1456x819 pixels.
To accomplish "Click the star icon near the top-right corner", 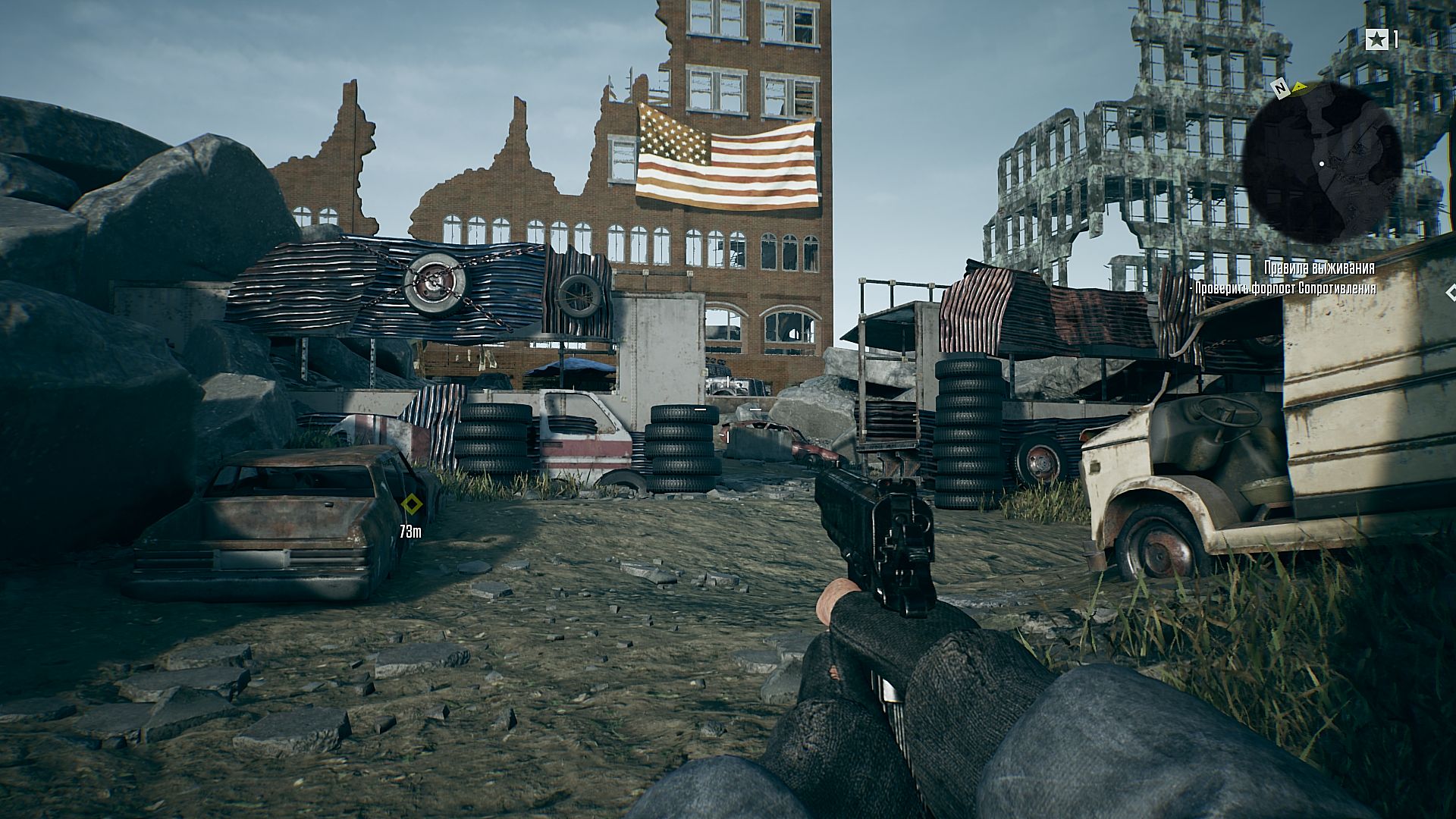I will [1376, 39].
